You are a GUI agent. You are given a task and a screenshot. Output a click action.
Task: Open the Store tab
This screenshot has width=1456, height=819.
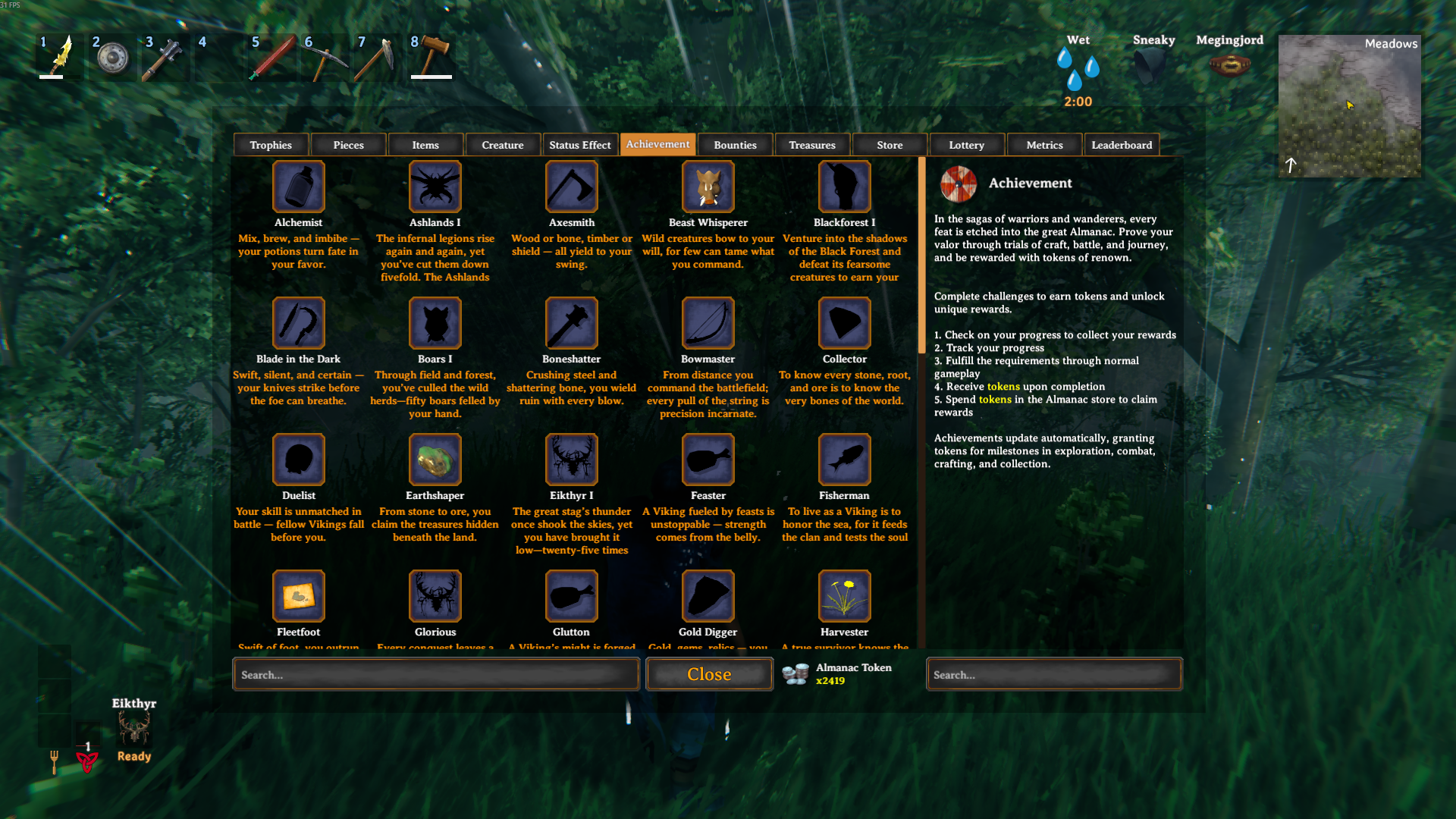point(889,144)
